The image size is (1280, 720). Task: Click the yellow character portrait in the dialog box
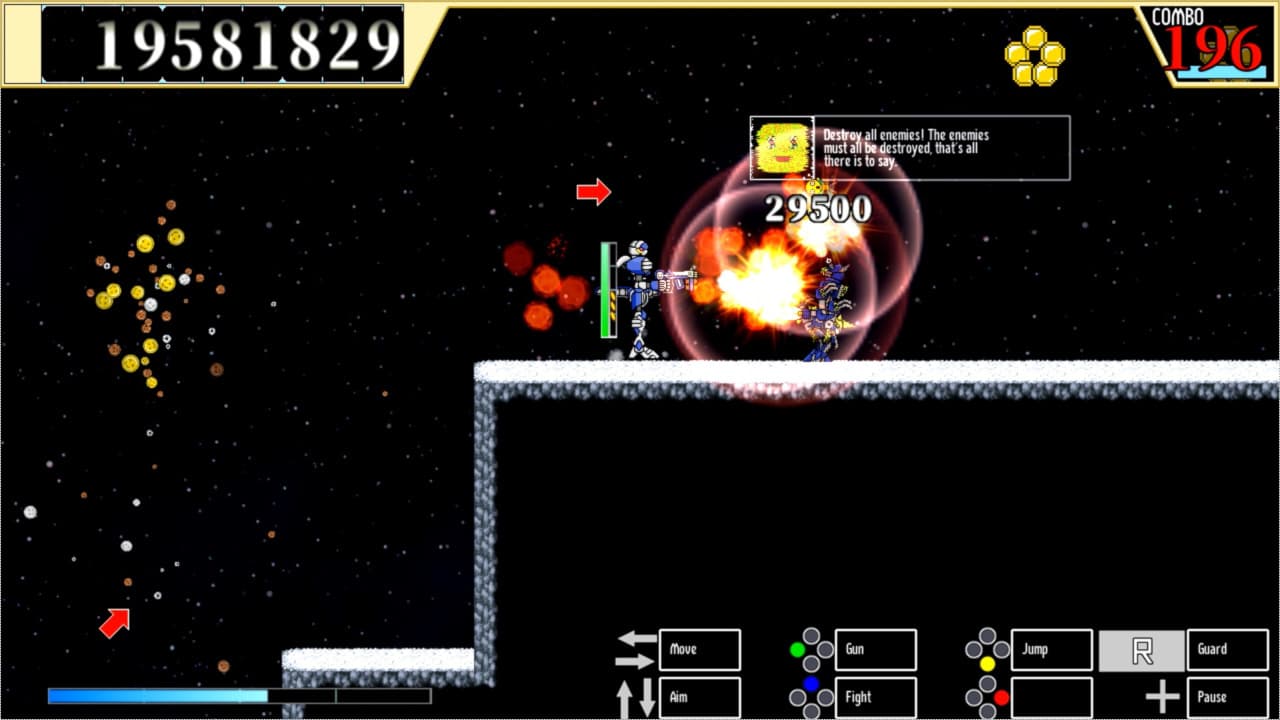779,147
